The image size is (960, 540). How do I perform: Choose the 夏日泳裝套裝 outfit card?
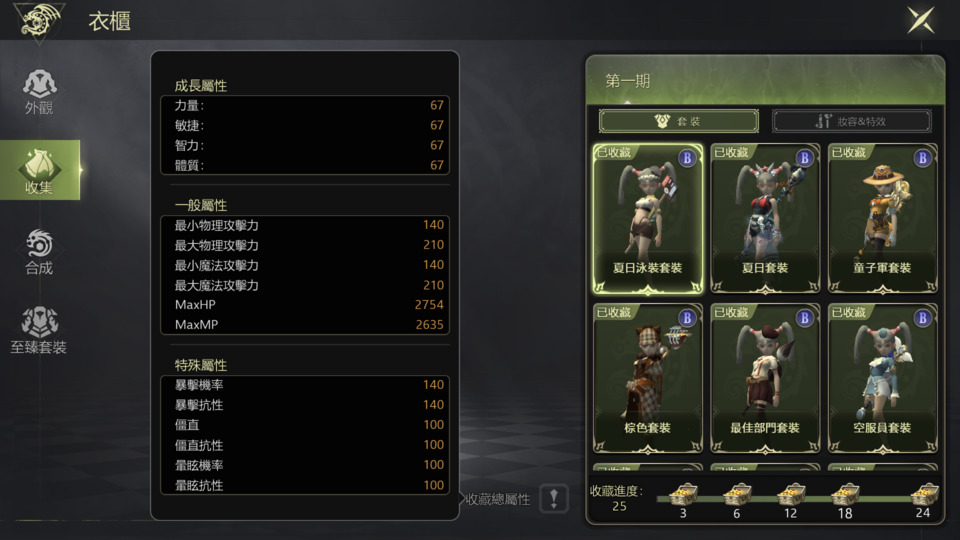click(x=647, y=218)
